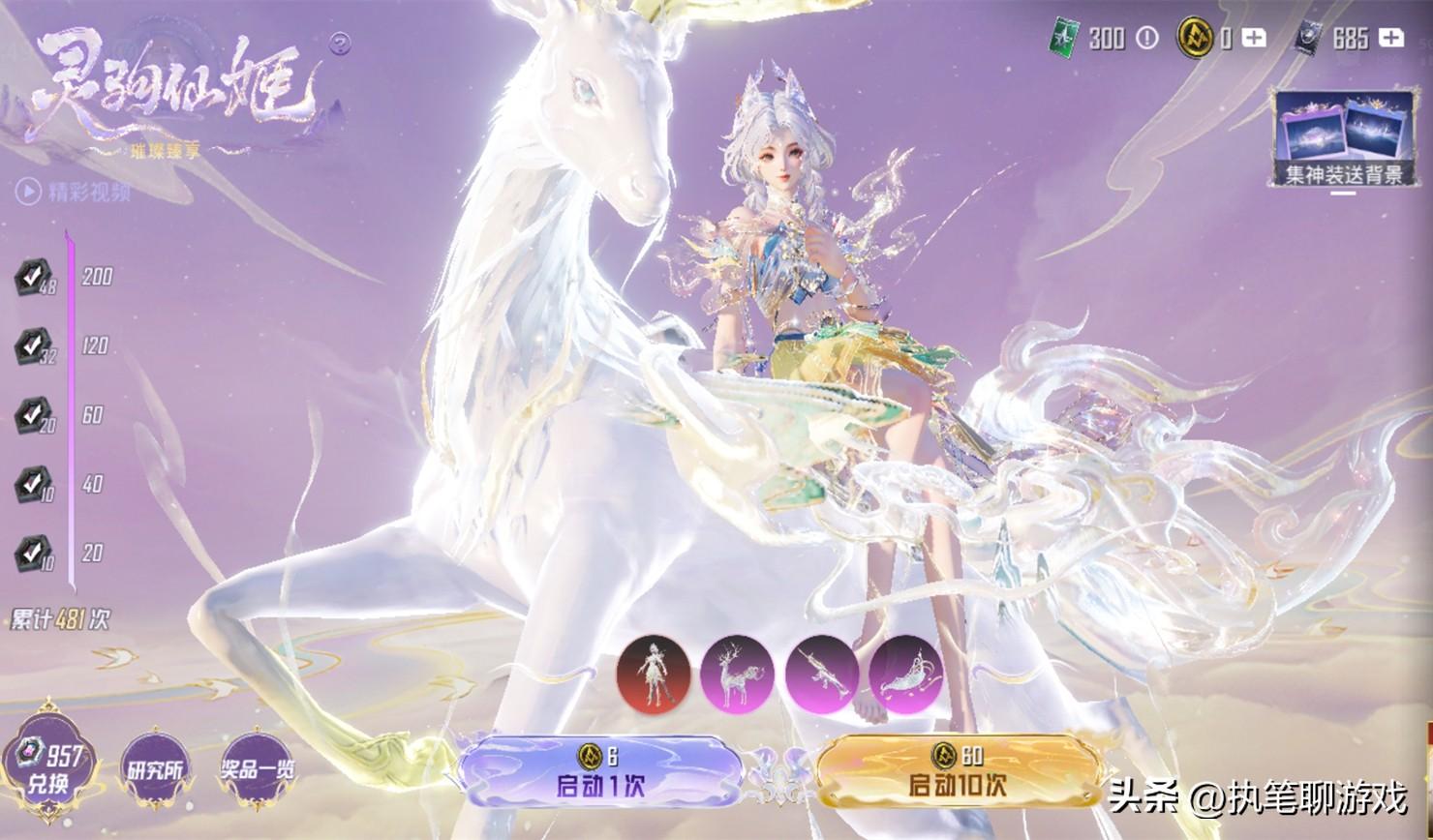This screenshot has width=1433, height=840.
Task: Add more card currency next to 685
Action: click(x=1391, y=38)
